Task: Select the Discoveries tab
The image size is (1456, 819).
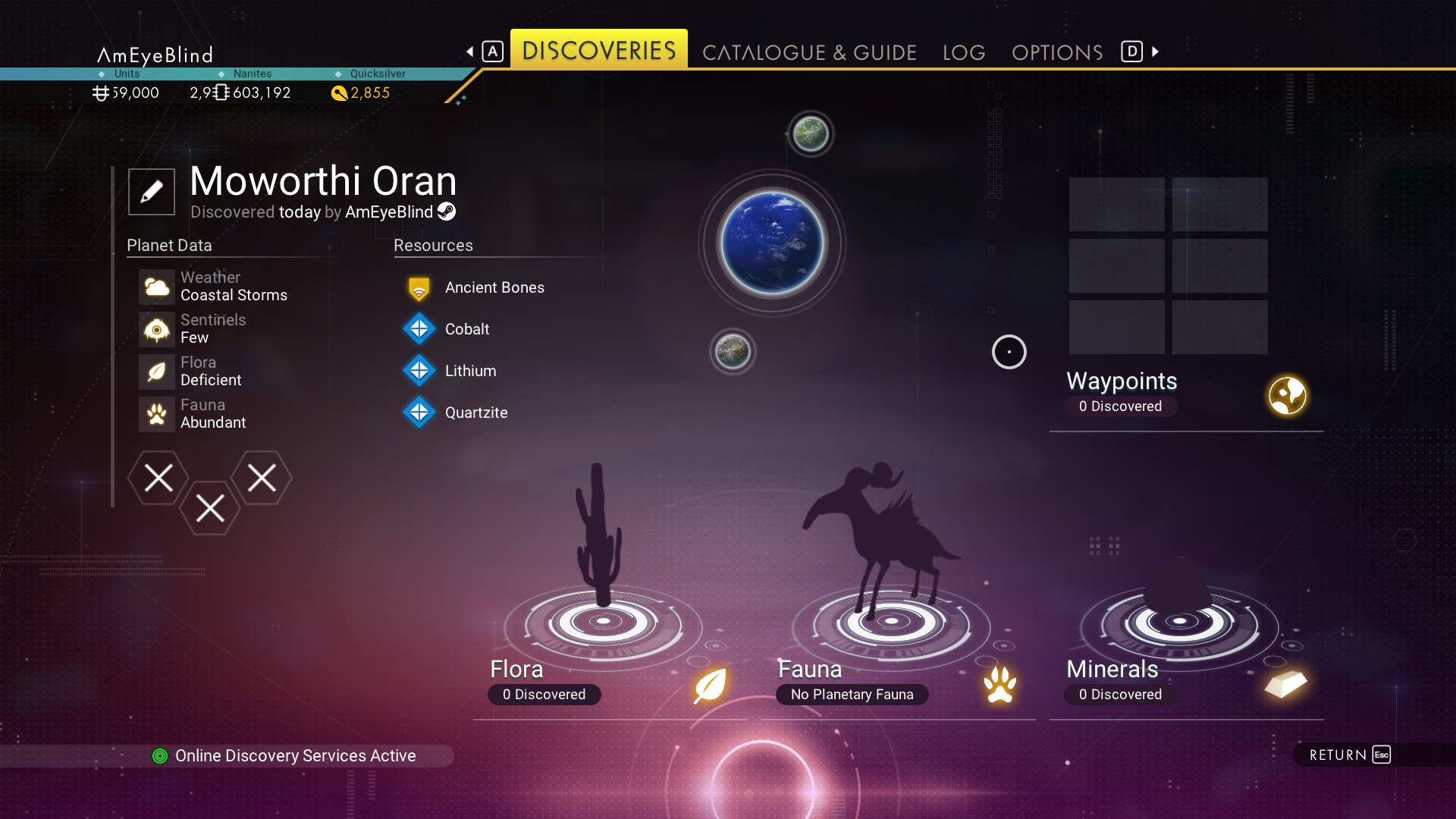Action: click(x=598, y=50)
